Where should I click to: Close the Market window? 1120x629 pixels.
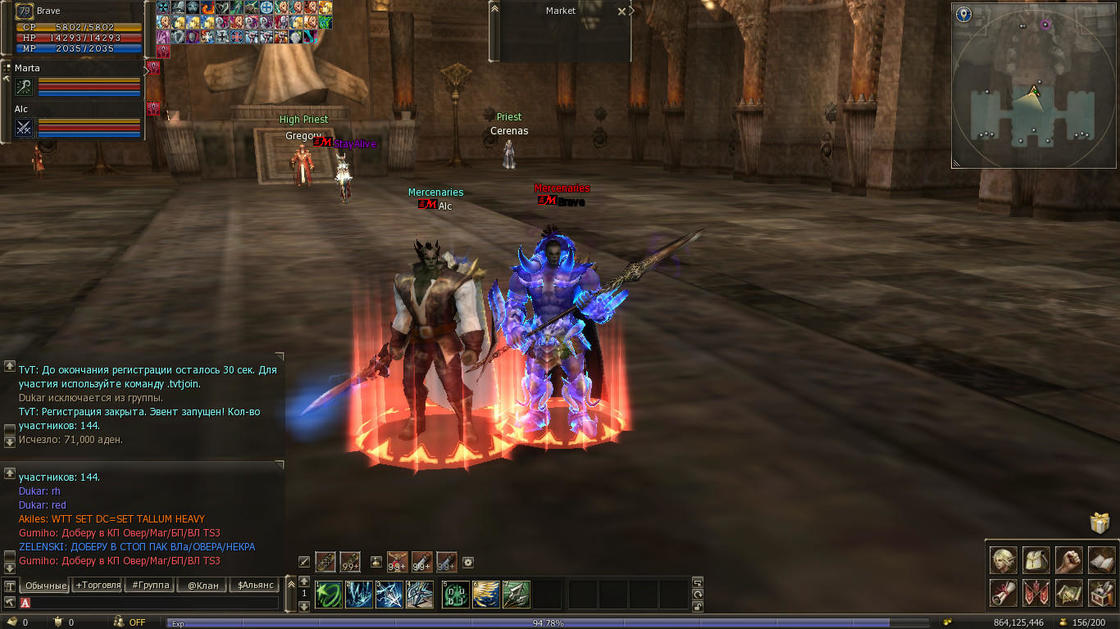pos(622,12)
